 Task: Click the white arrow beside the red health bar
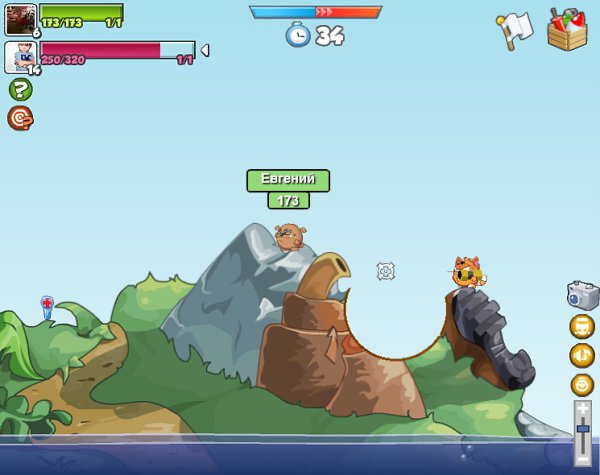[204, 50]
